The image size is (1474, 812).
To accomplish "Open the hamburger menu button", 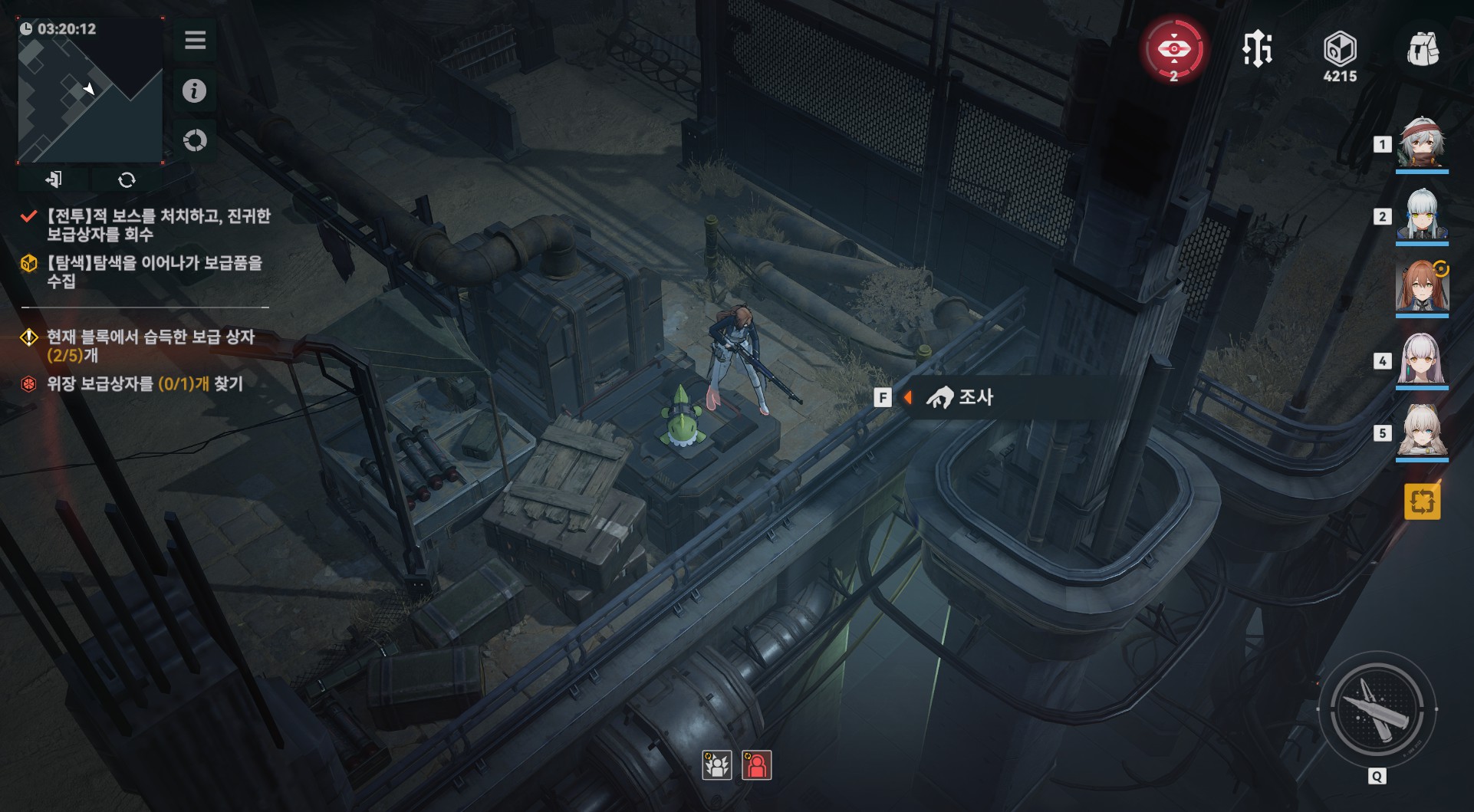I will [195, 40].
